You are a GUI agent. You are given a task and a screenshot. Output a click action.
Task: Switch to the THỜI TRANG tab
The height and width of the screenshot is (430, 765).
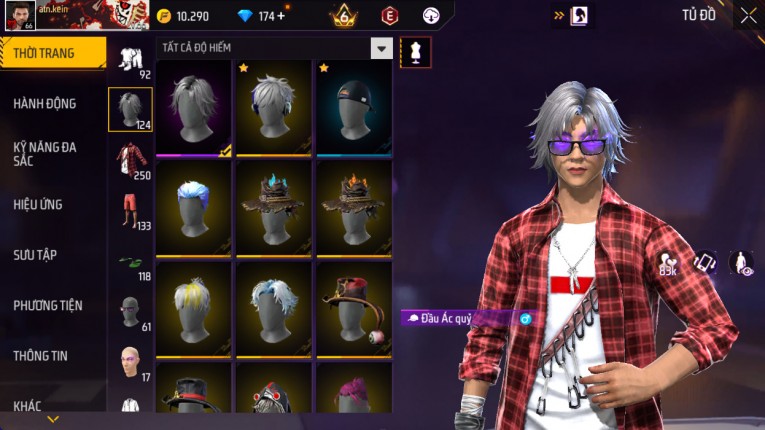pos(50,53)
